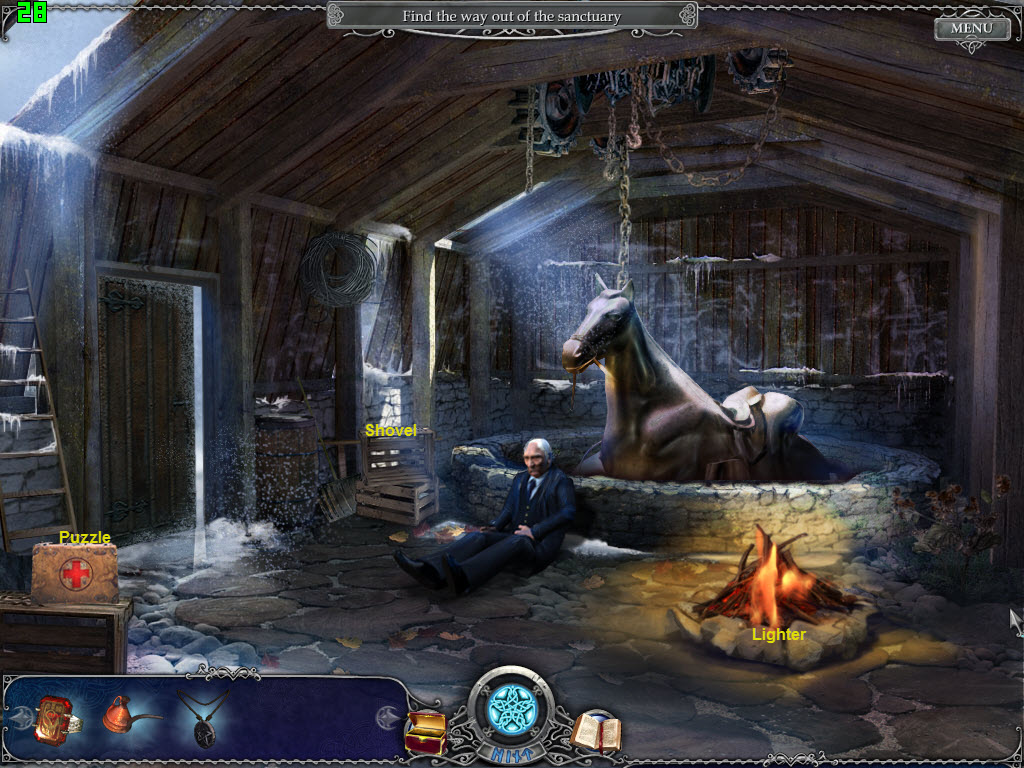
Task: Open the treasure chest icon
Action: (x=424, y=732)
